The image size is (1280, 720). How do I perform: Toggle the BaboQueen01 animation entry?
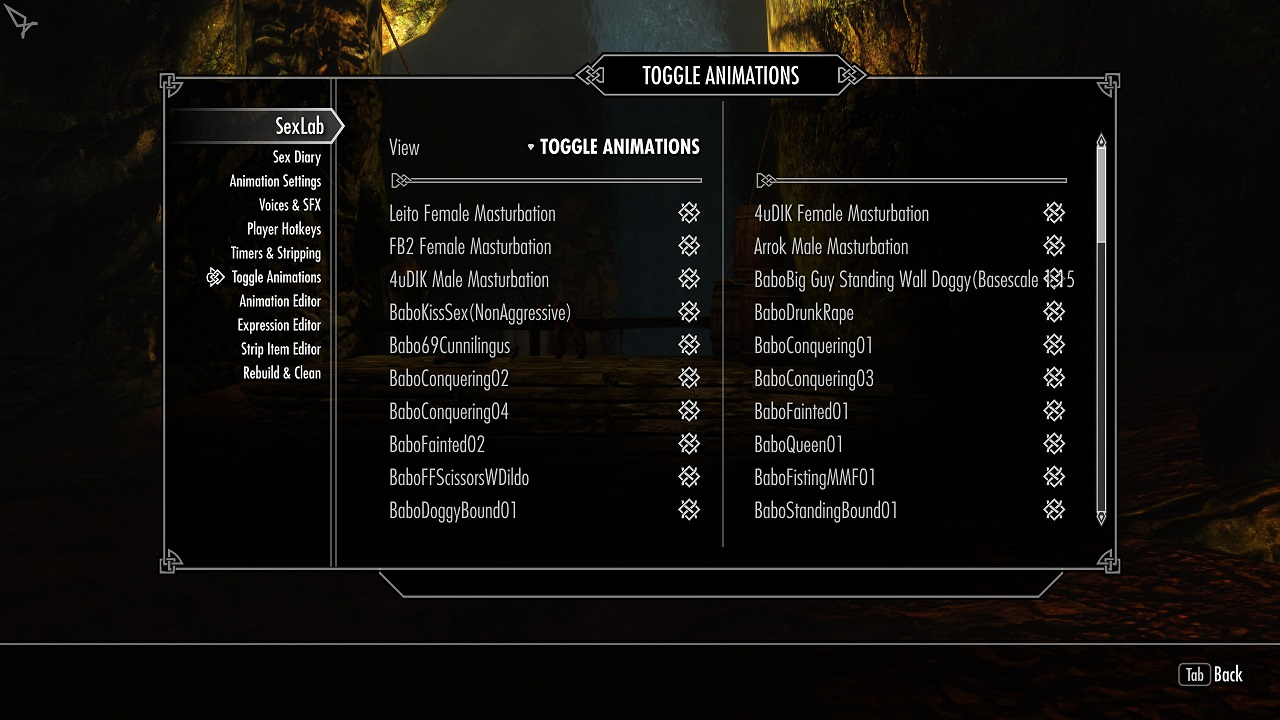(x=1054, y=444)
